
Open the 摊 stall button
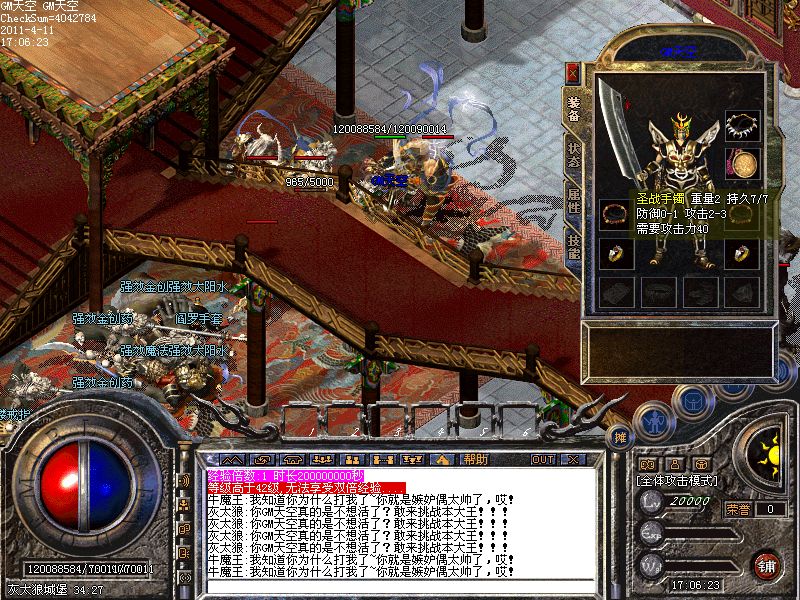[620, 437]
